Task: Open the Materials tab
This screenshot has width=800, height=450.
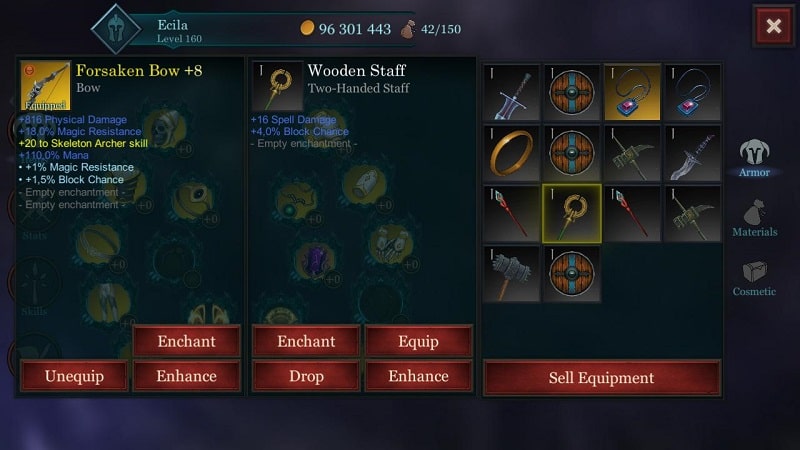Action: pyautogui.click(x=754, y=217)
